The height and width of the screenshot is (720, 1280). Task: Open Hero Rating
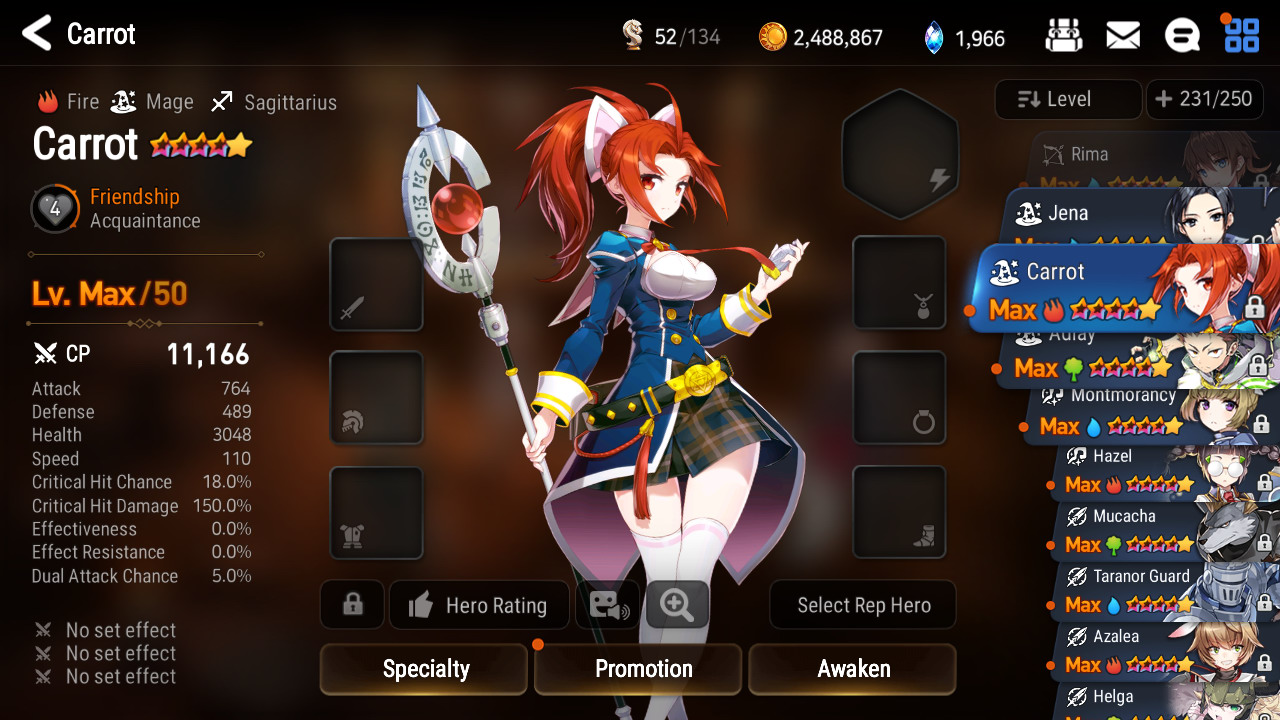click(479, 606)
